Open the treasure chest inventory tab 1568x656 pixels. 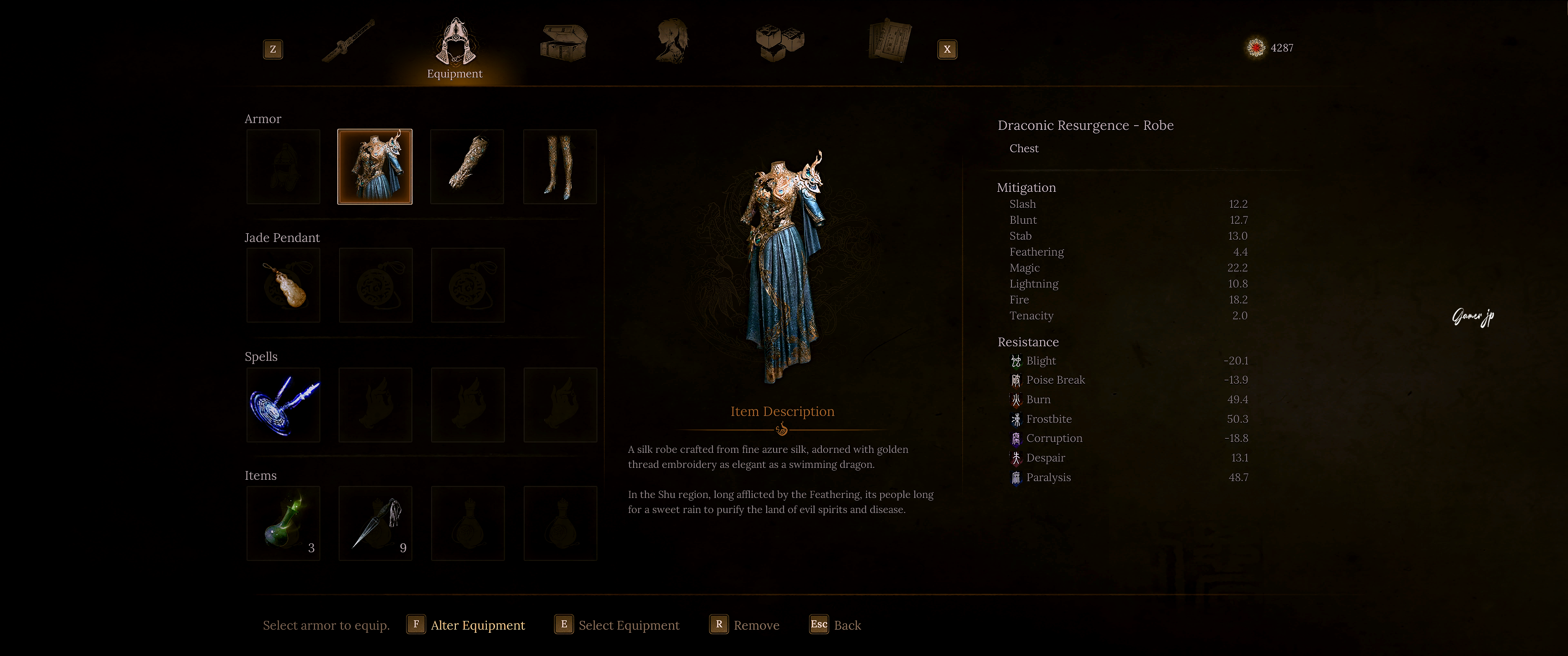tap(564, 43)
